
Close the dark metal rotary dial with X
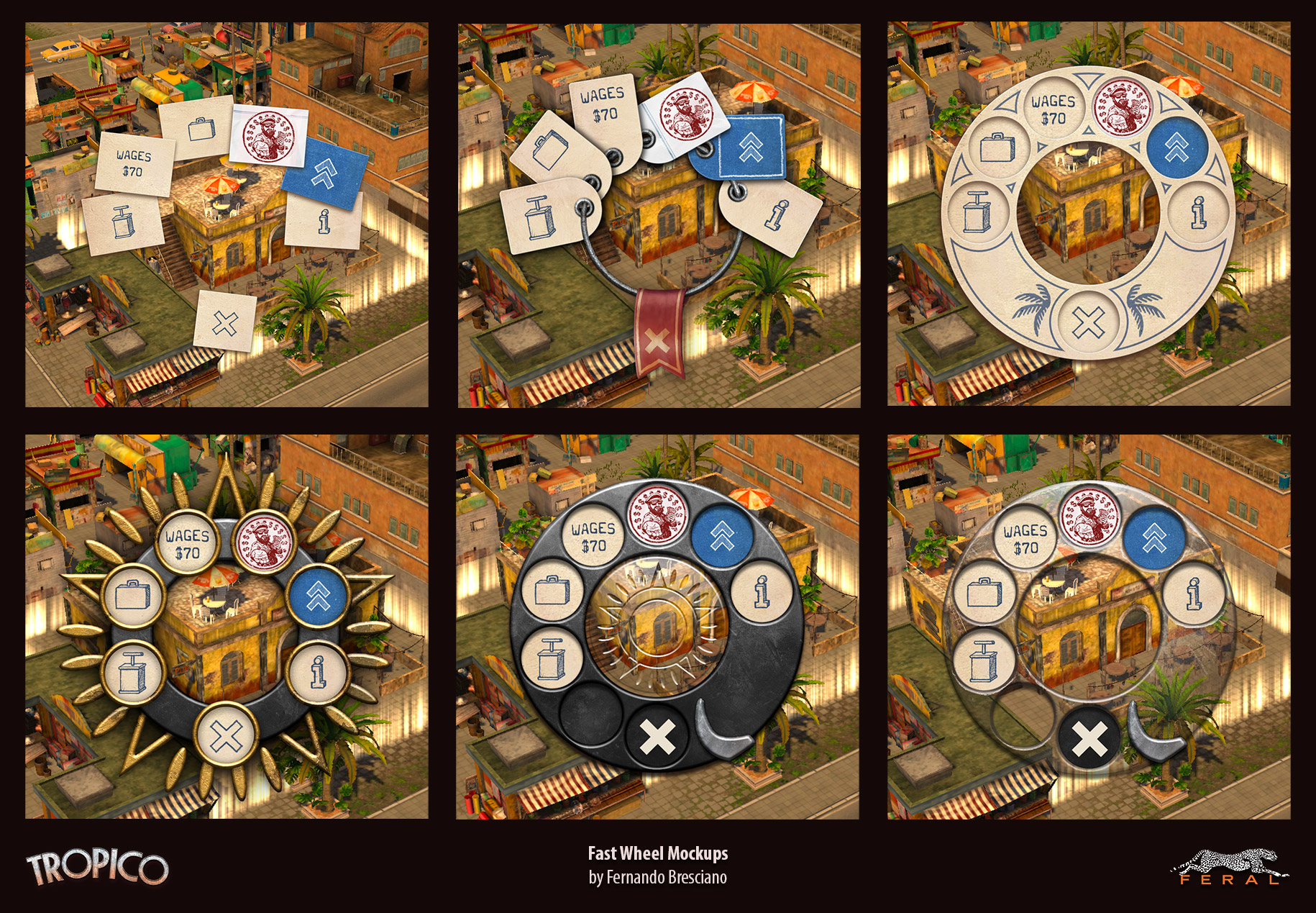point(658,737)
